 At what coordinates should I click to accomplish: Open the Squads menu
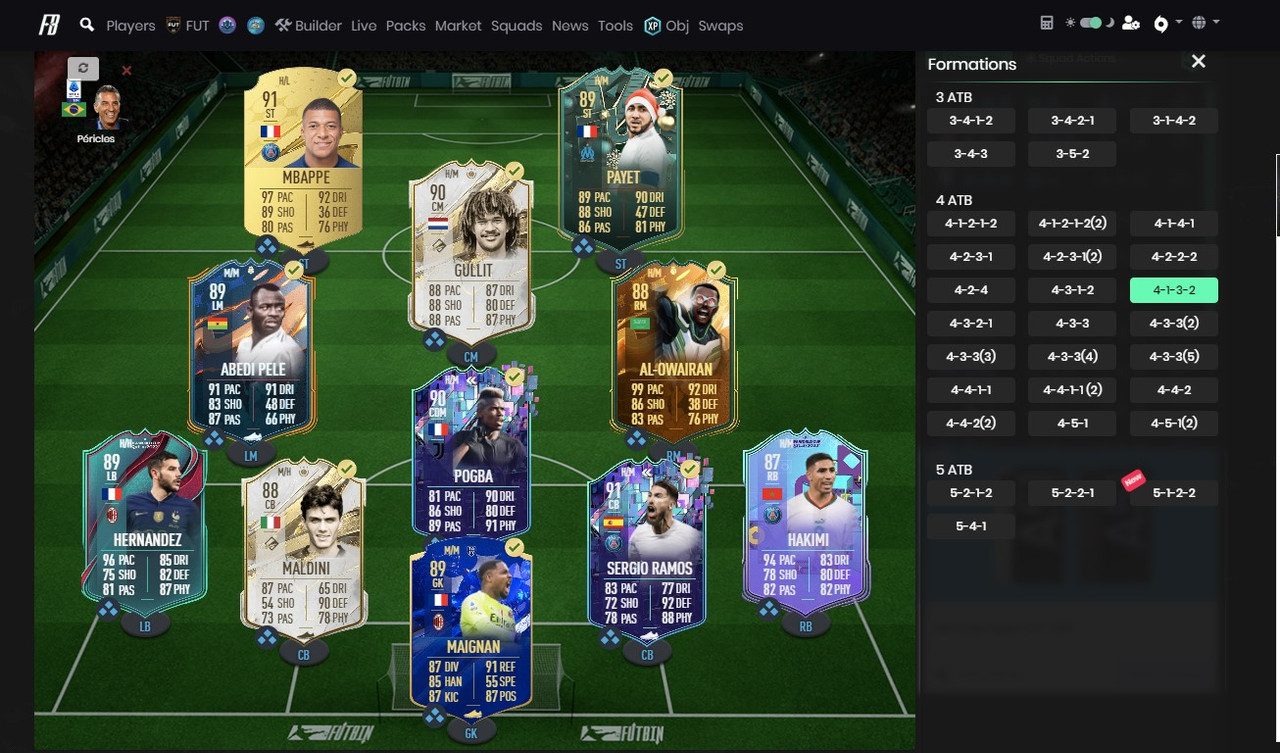516,26
